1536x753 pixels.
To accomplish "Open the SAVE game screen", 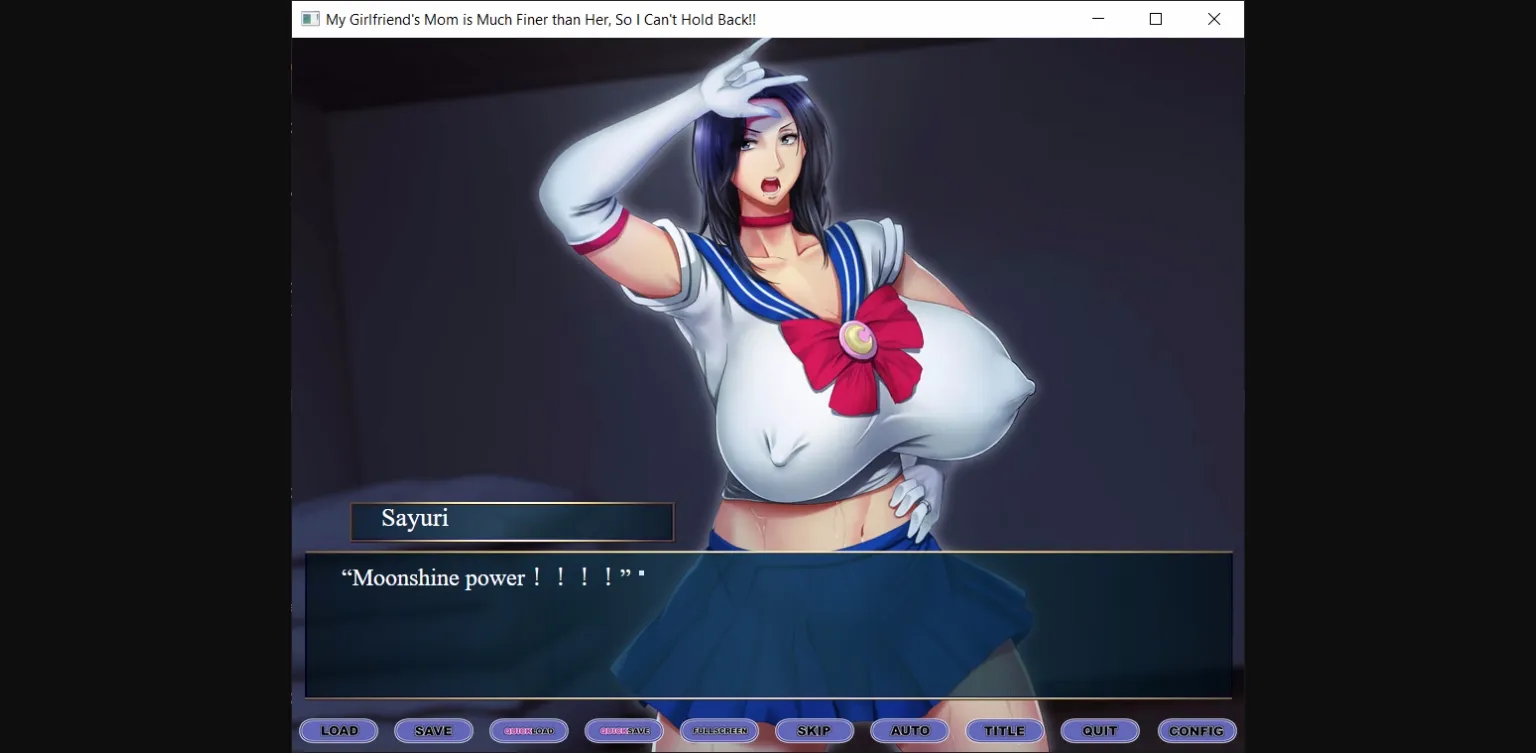I will click(433, 730).
